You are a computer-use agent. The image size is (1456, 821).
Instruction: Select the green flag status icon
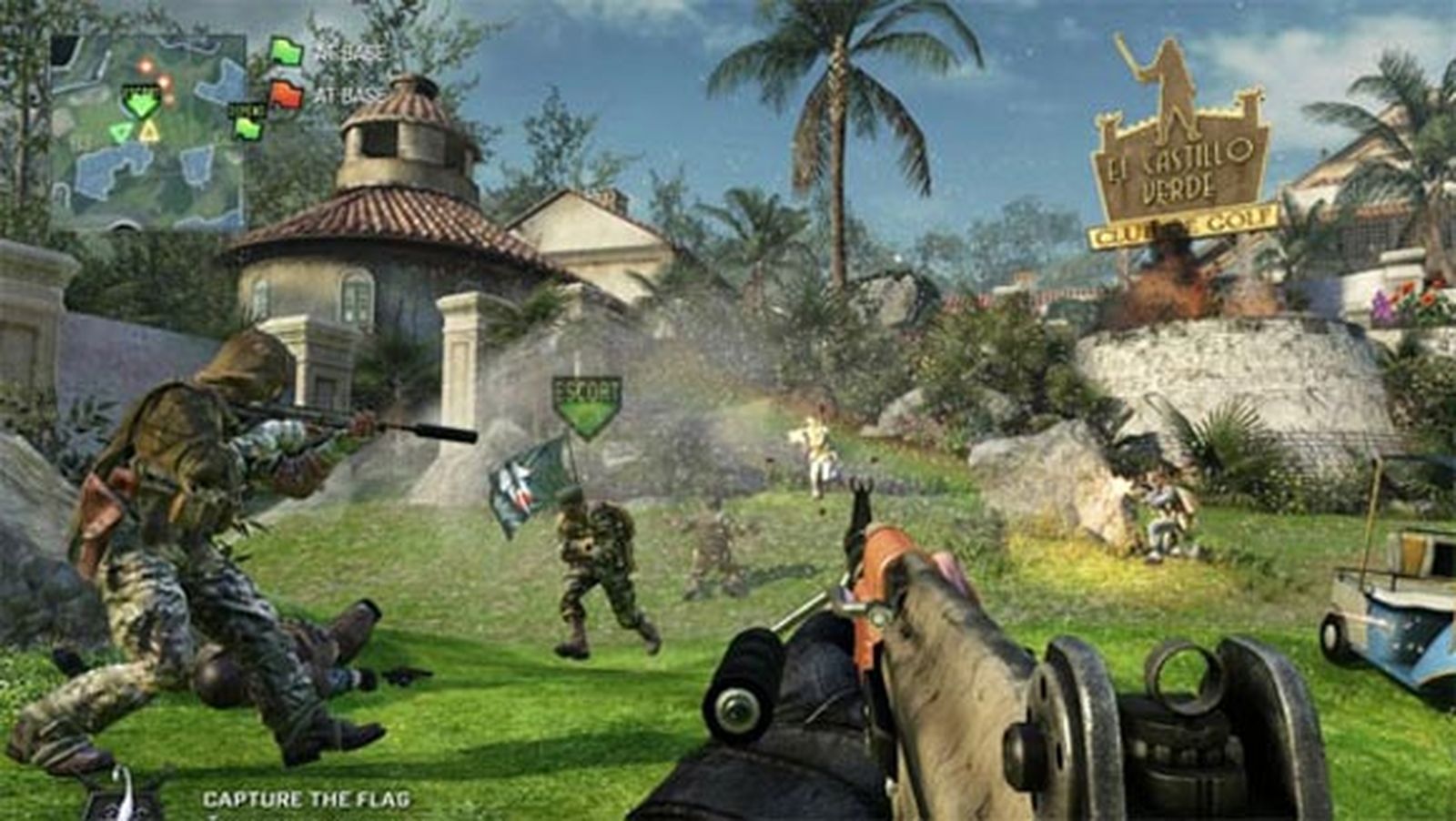[287, 51]
